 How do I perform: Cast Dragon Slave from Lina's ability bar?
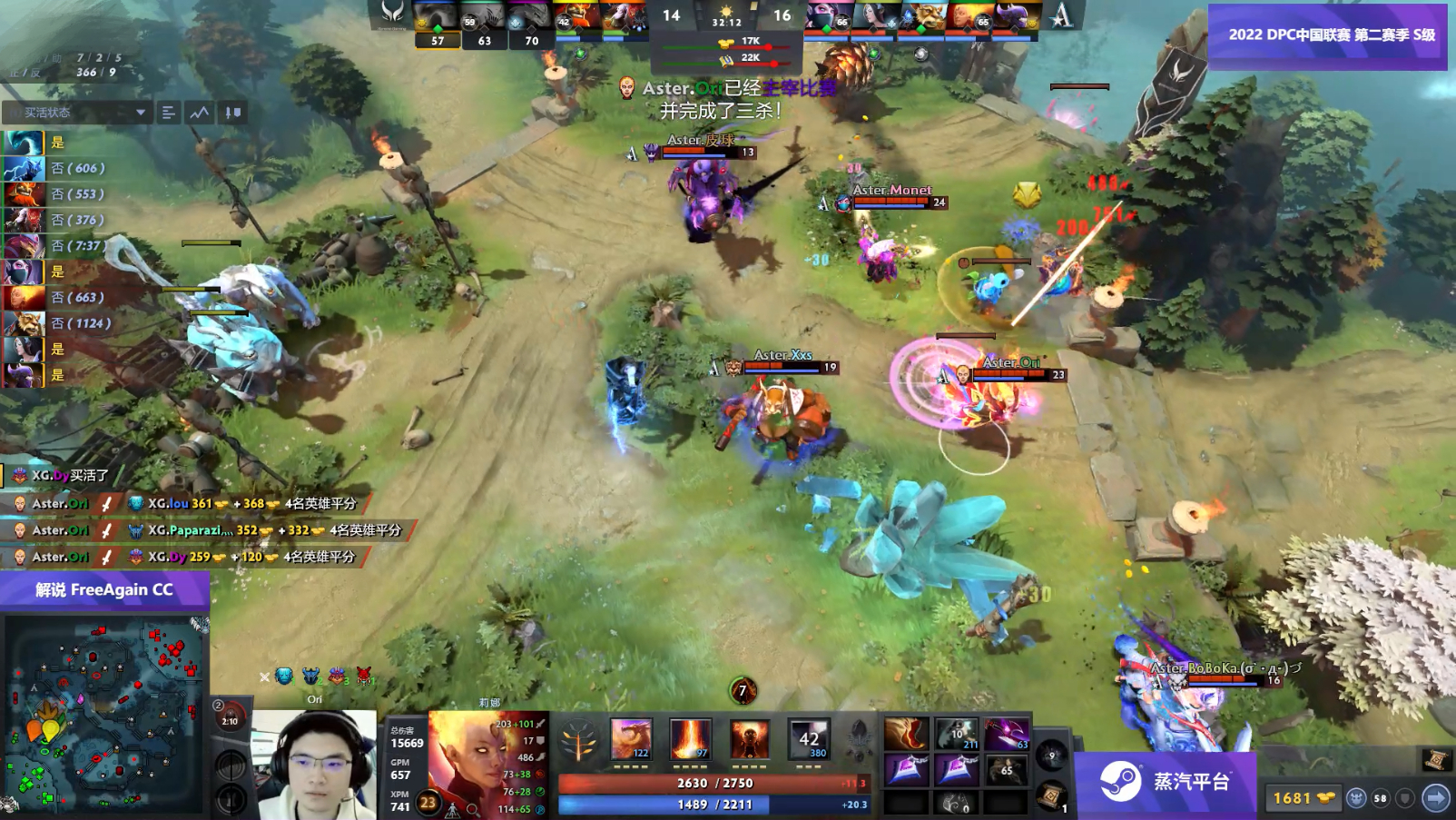(x=630, y=737)
